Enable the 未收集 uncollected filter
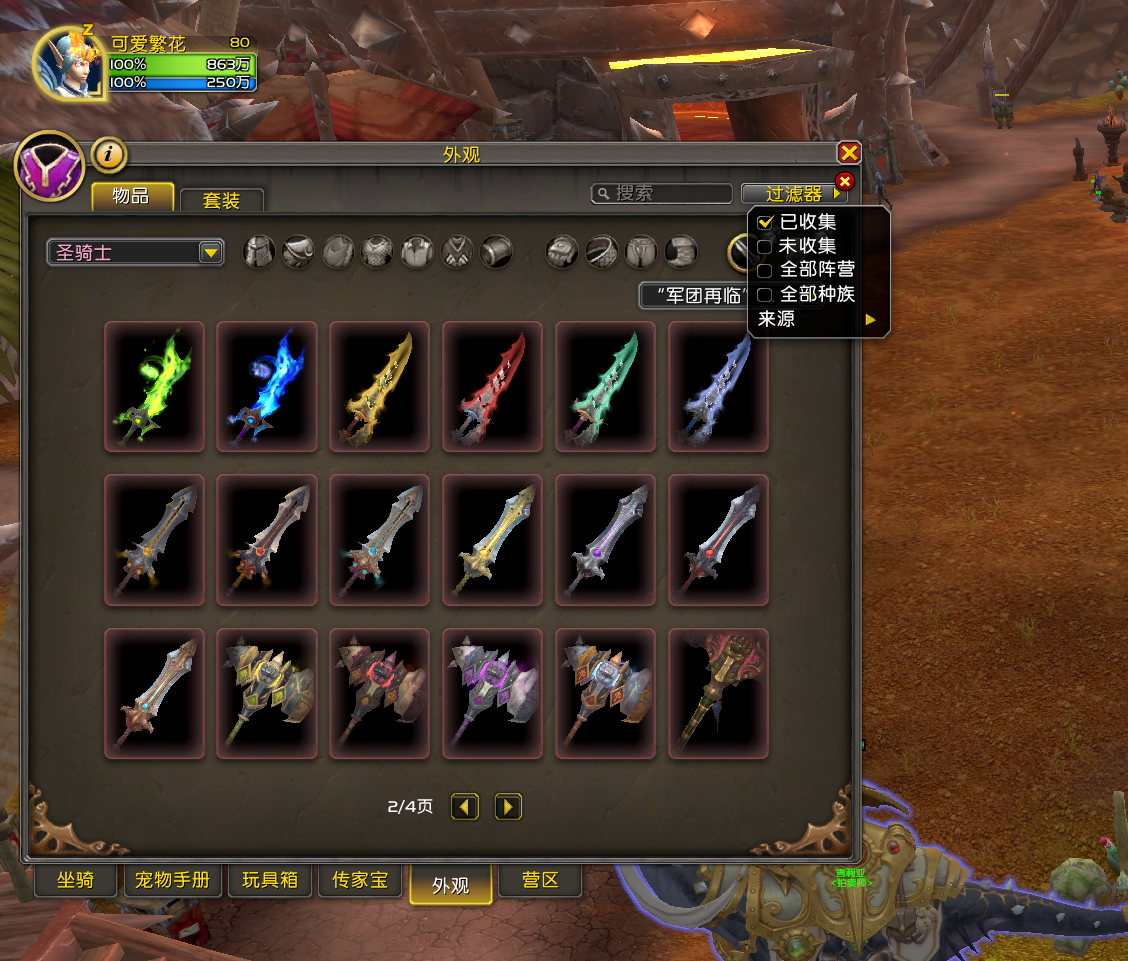Screen dimensions: 1128x961 (766, 246)
